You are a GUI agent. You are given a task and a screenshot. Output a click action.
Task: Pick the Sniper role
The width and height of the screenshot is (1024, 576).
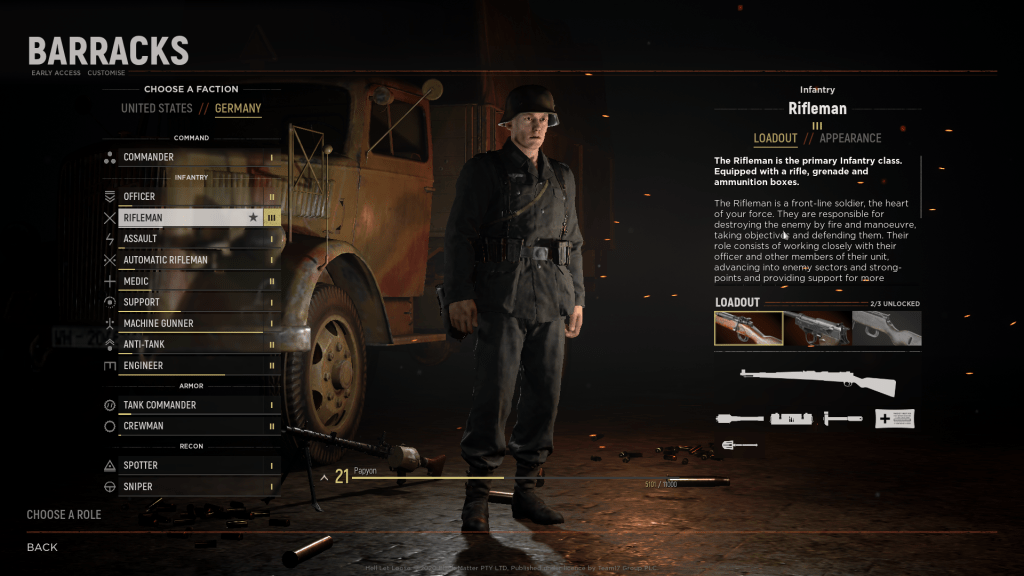point(190,487)
